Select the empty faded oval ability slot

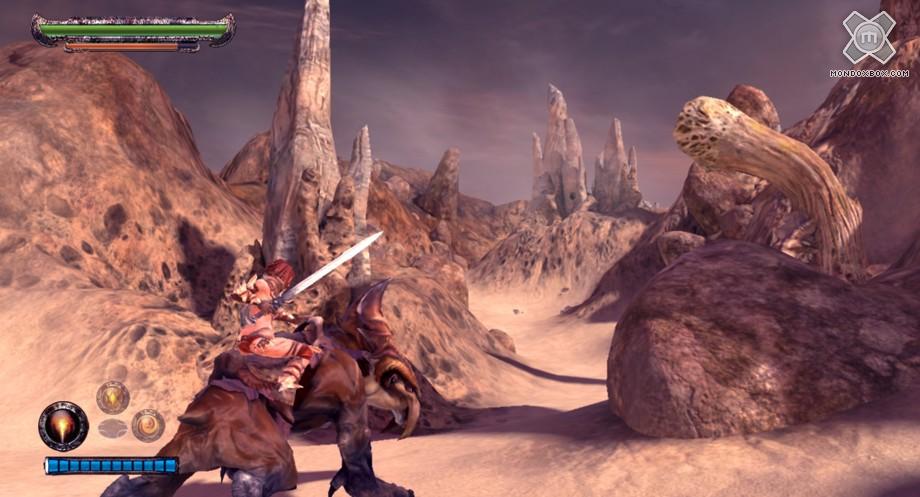112,429
